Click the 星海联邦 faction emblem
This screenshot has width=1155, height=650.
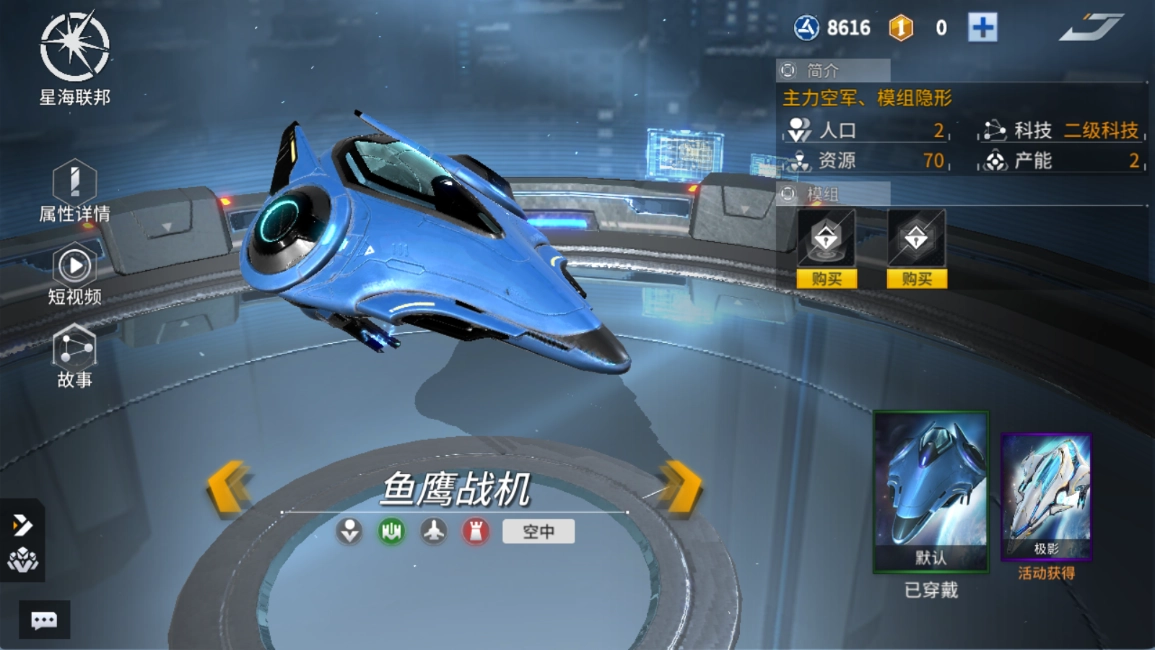[x=75, y=47]
